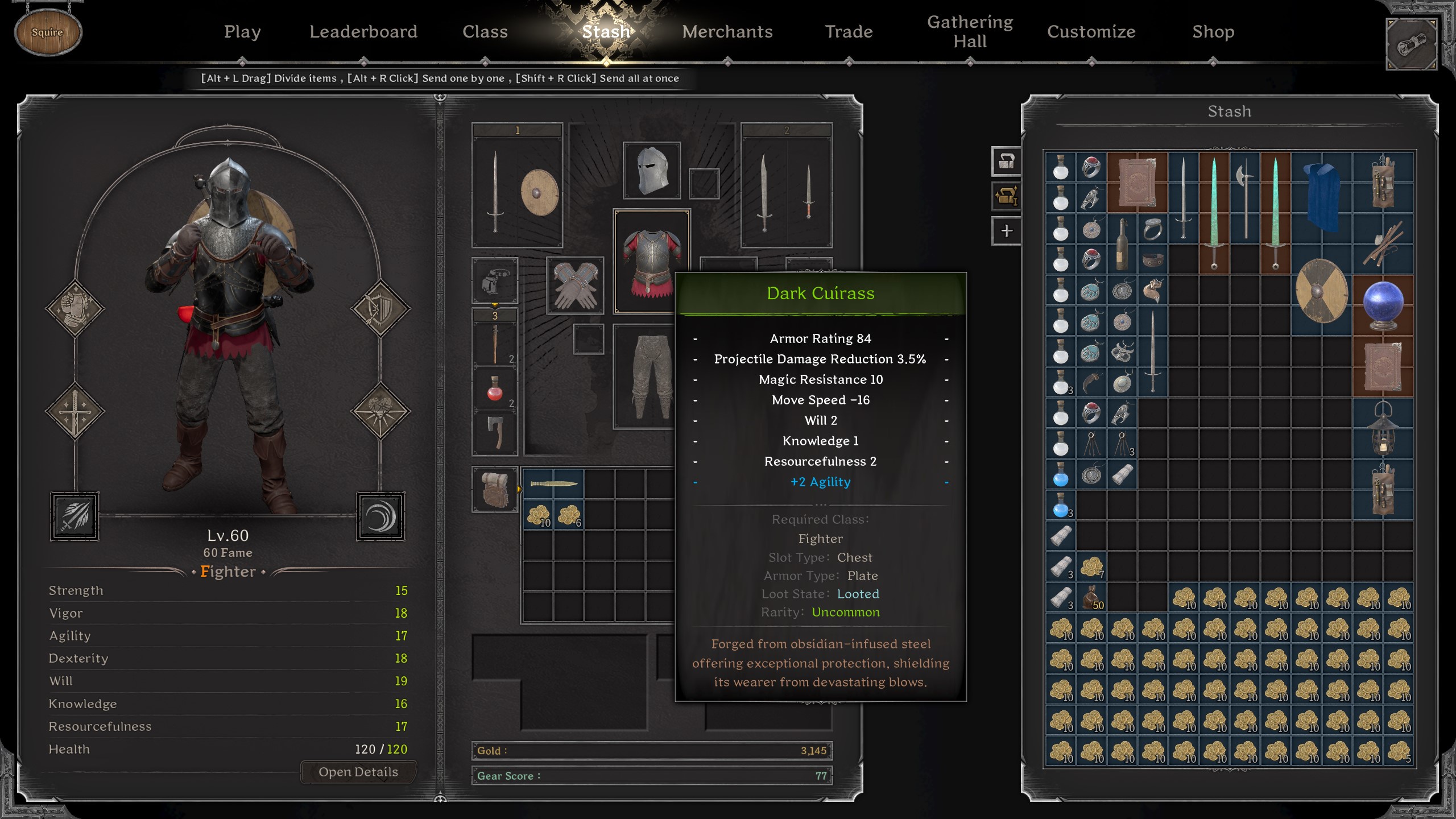Switch to the Trade tab
The width and height of the screenshot is (1456, 819).
tap(849, 32)
